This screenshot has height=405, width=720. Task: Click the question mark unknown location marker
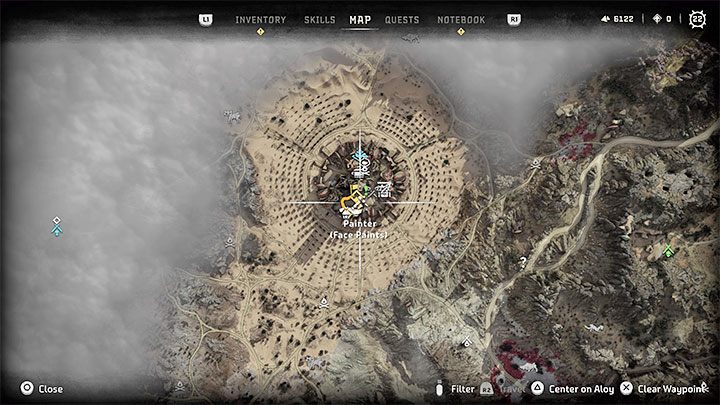[x=522, y=263]
